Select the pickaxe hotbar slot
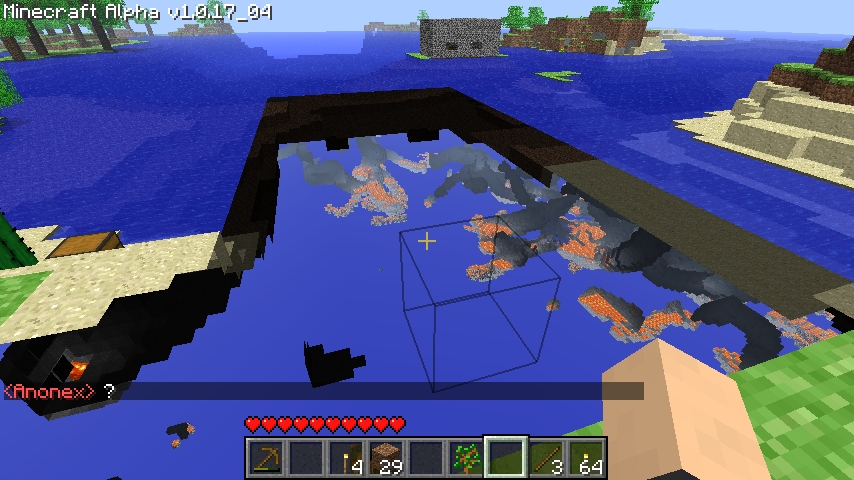Image resolution: width=854 pixels, height=480 pixels. pyautogui.click(x=266, y=458)
